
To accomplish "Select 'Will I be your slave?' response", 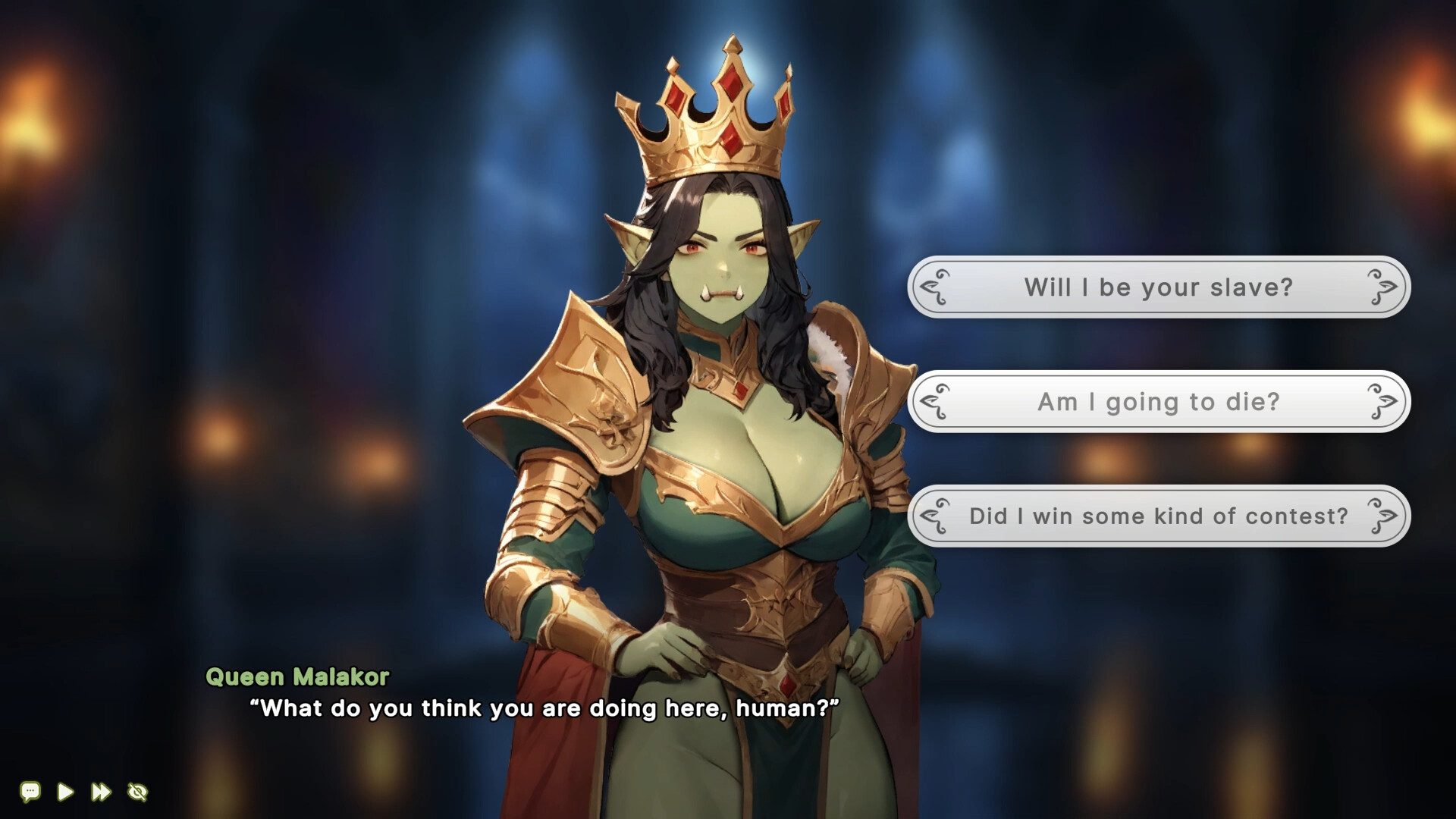I will (1159, 288).
